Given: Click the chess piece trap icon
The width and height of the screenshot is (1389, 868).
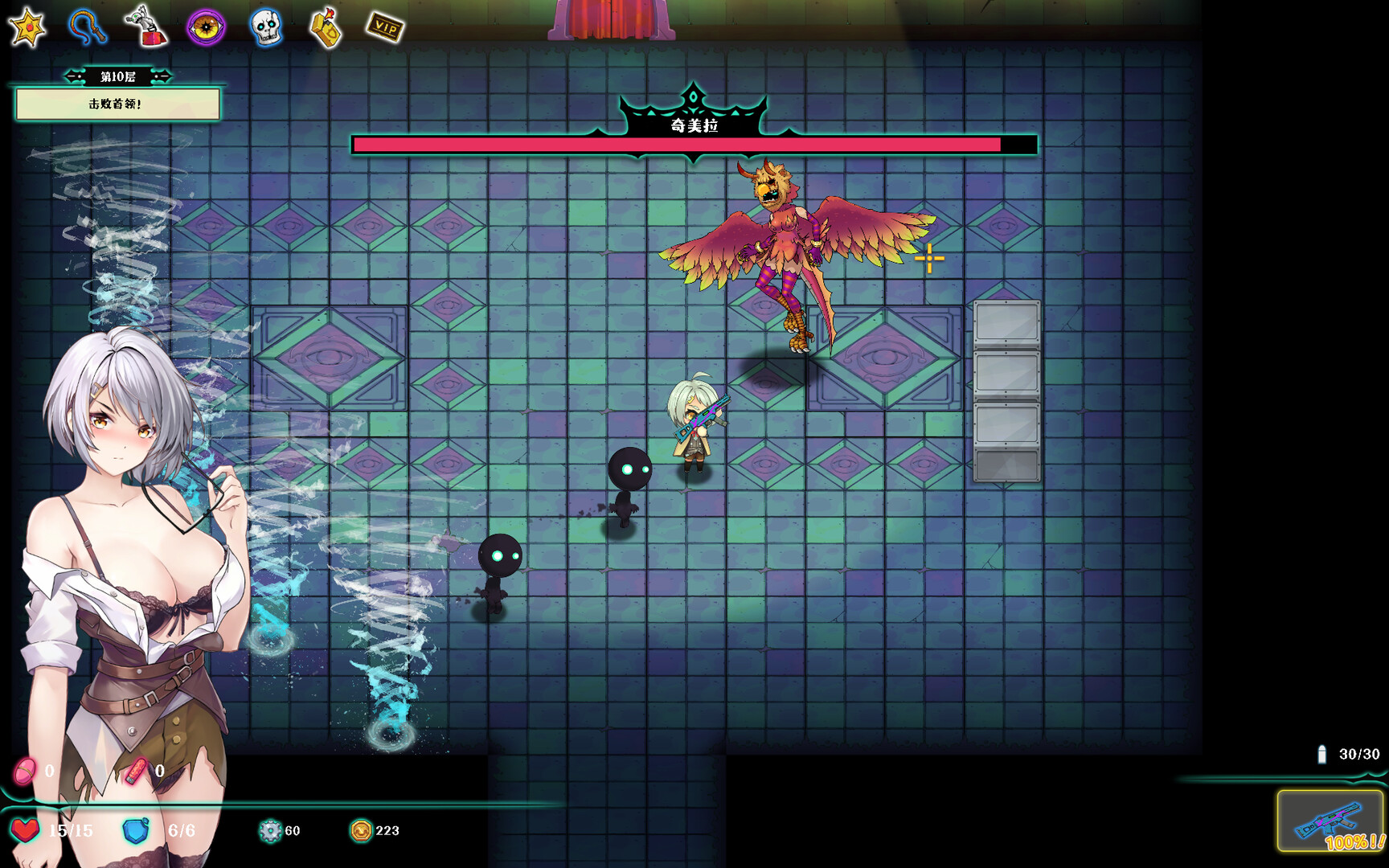Looking at the screenshot, I should (x=145, y=27).
